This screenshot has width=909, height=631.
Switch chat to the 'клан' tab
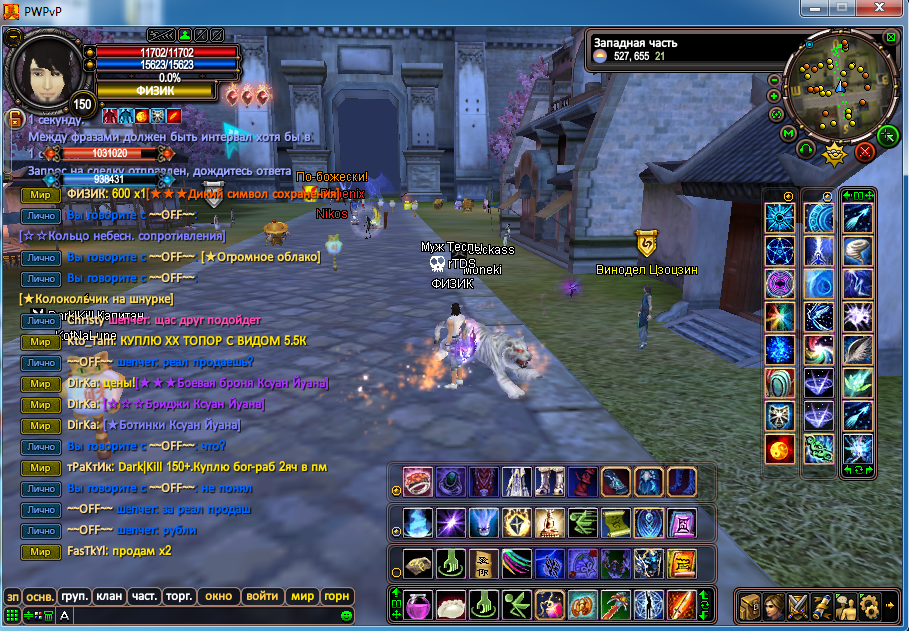(109, 596)
